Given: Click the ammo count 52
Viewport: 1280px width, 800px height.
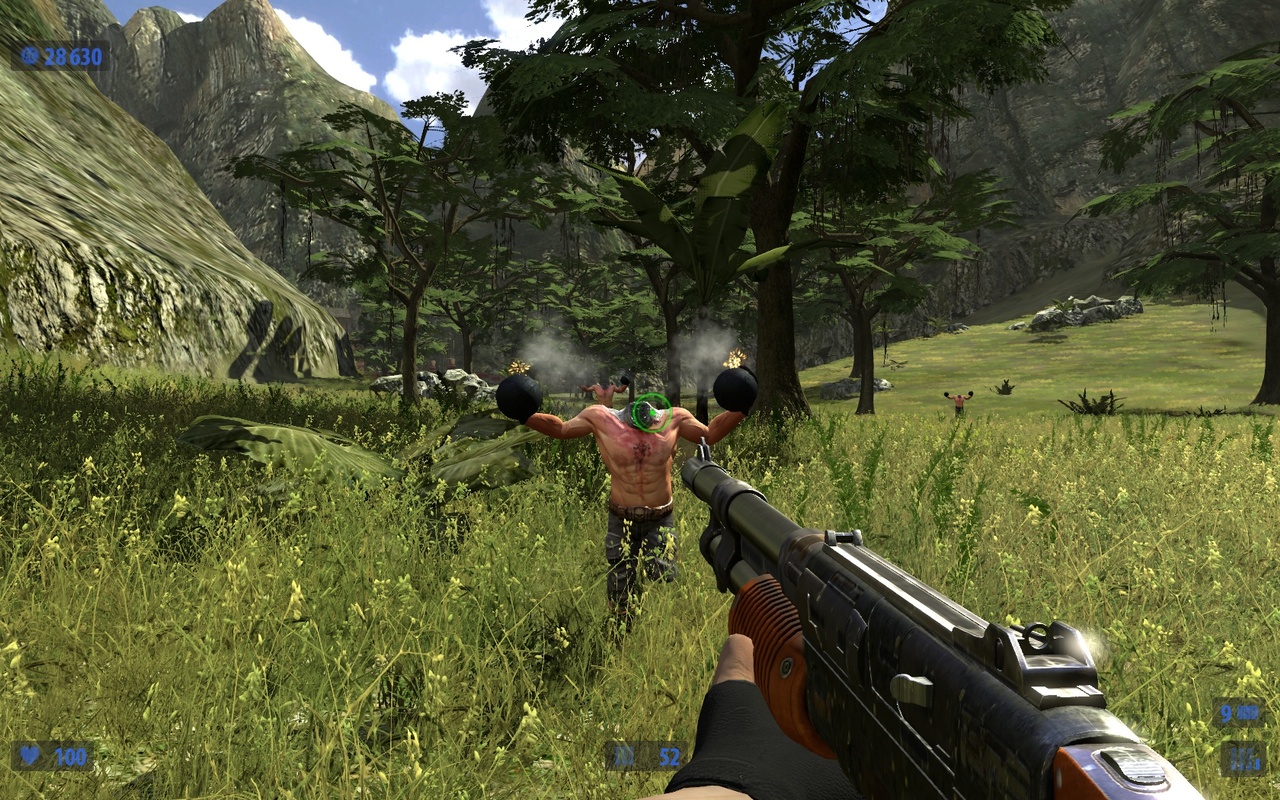Looking at the screenshot, I should (x=668, y=756).
